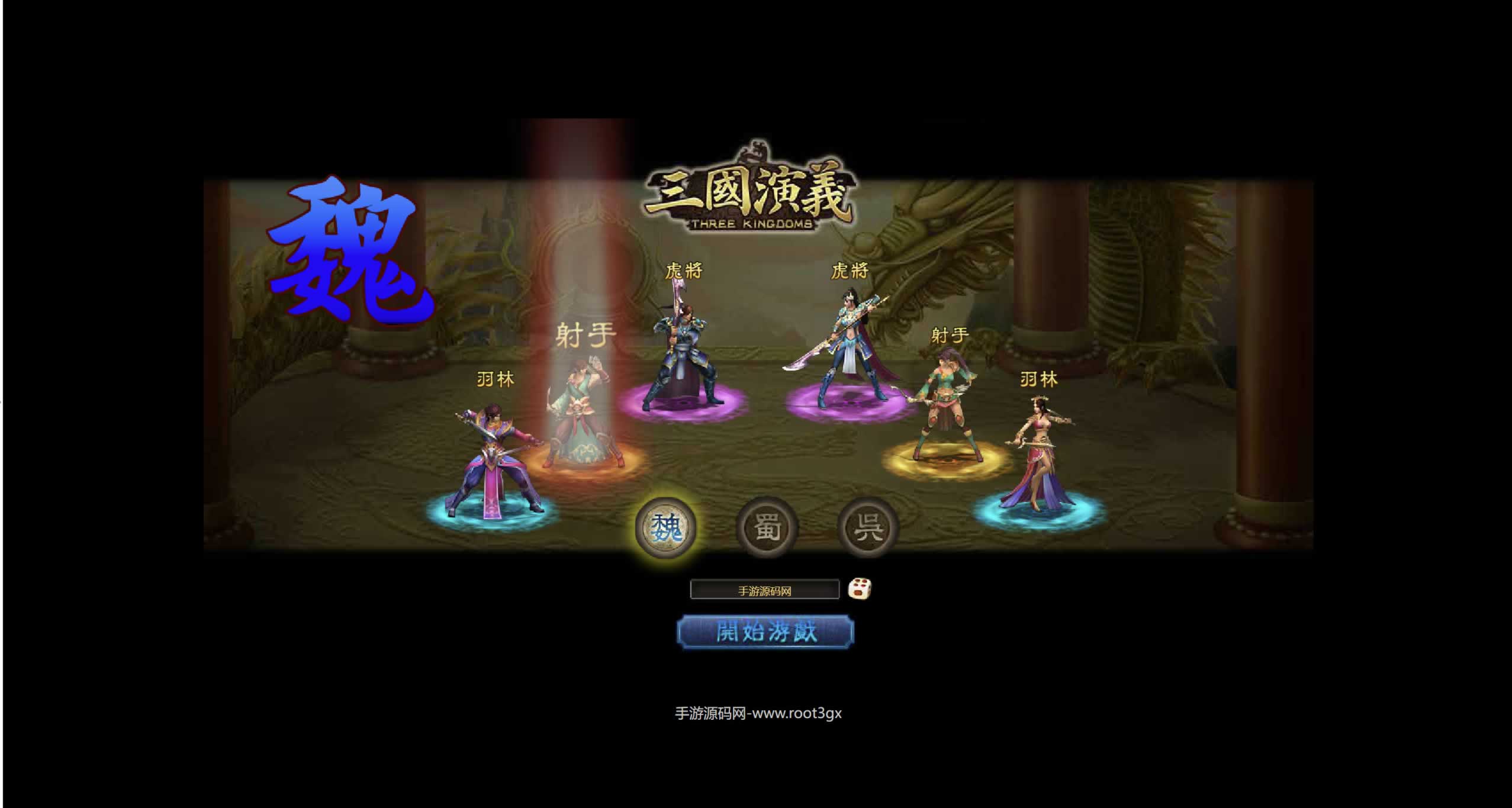This screenshot has height=808, width=1512.
Task: Select the 魏 (Wei) faction button
Action: [x=666, y=527]
